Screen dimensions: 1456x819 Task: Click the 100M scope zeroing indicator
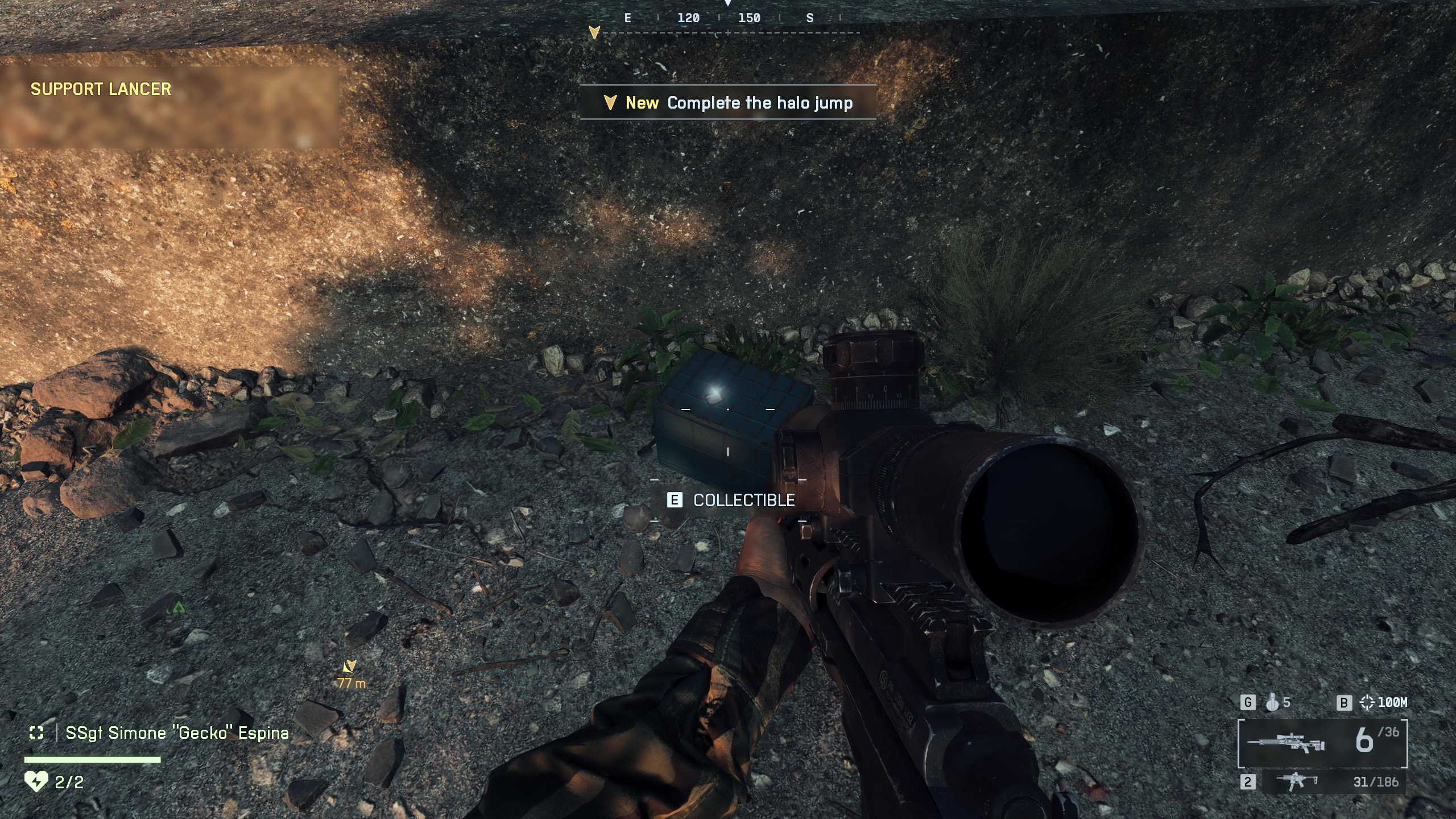click(1383, 703)
